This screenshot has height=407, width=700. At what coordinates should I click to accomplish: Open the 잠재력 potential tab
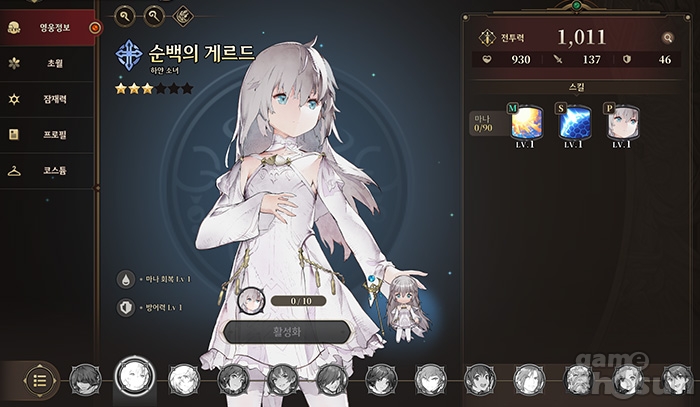[48, 99]
